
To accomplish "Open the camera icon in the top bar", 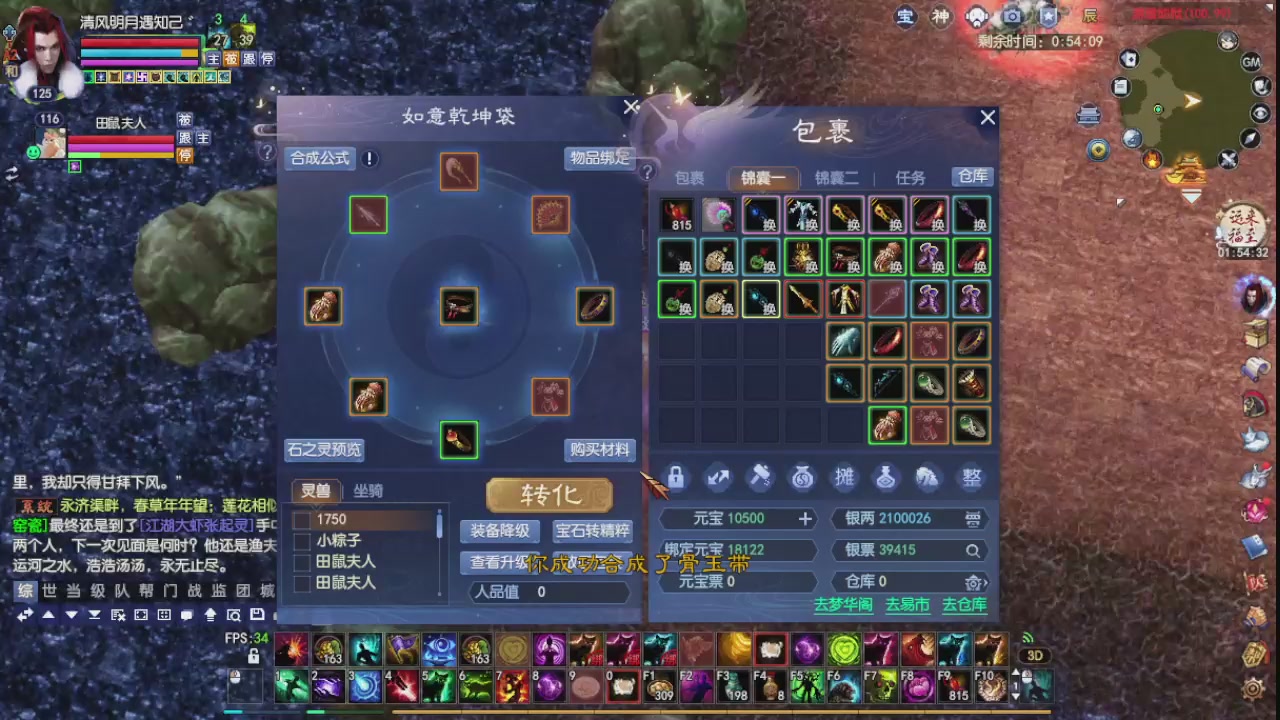I will (x=1011, y=16).
